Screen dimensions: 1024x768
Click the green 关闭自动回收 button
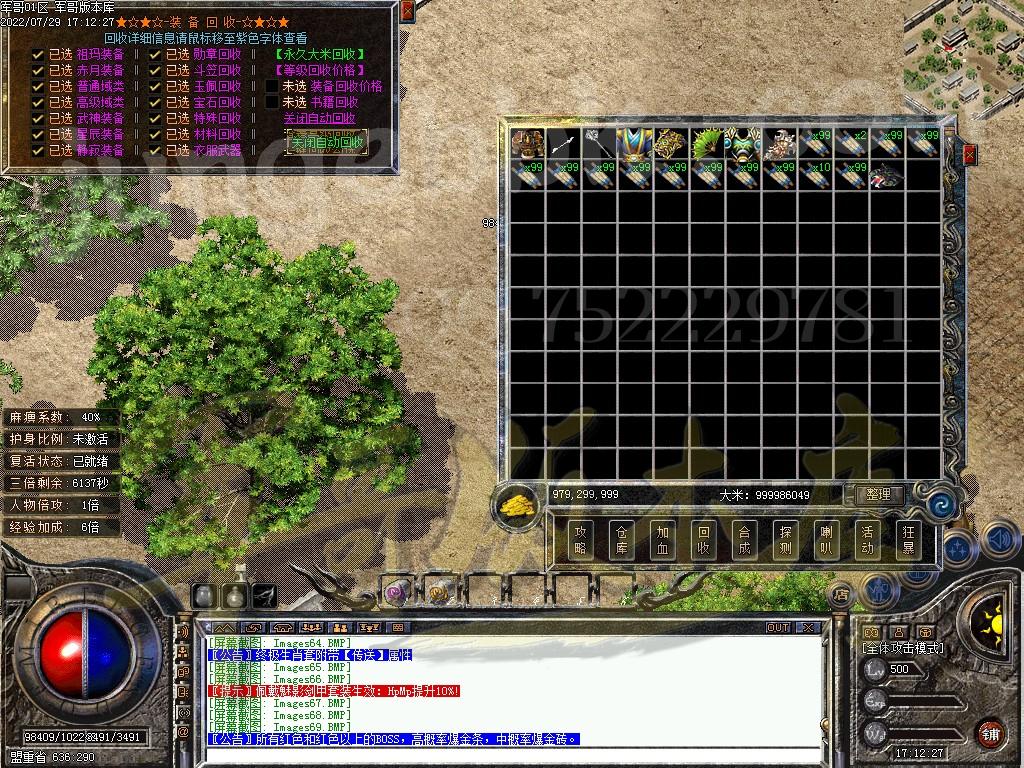point(326,143)
